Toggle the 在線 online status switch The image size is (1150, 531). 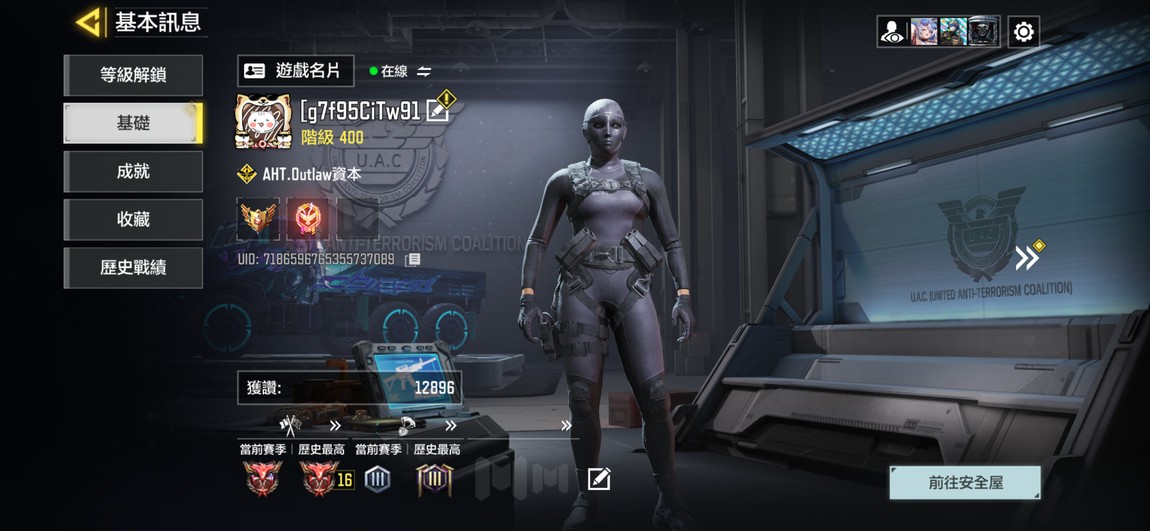(424, 71)
